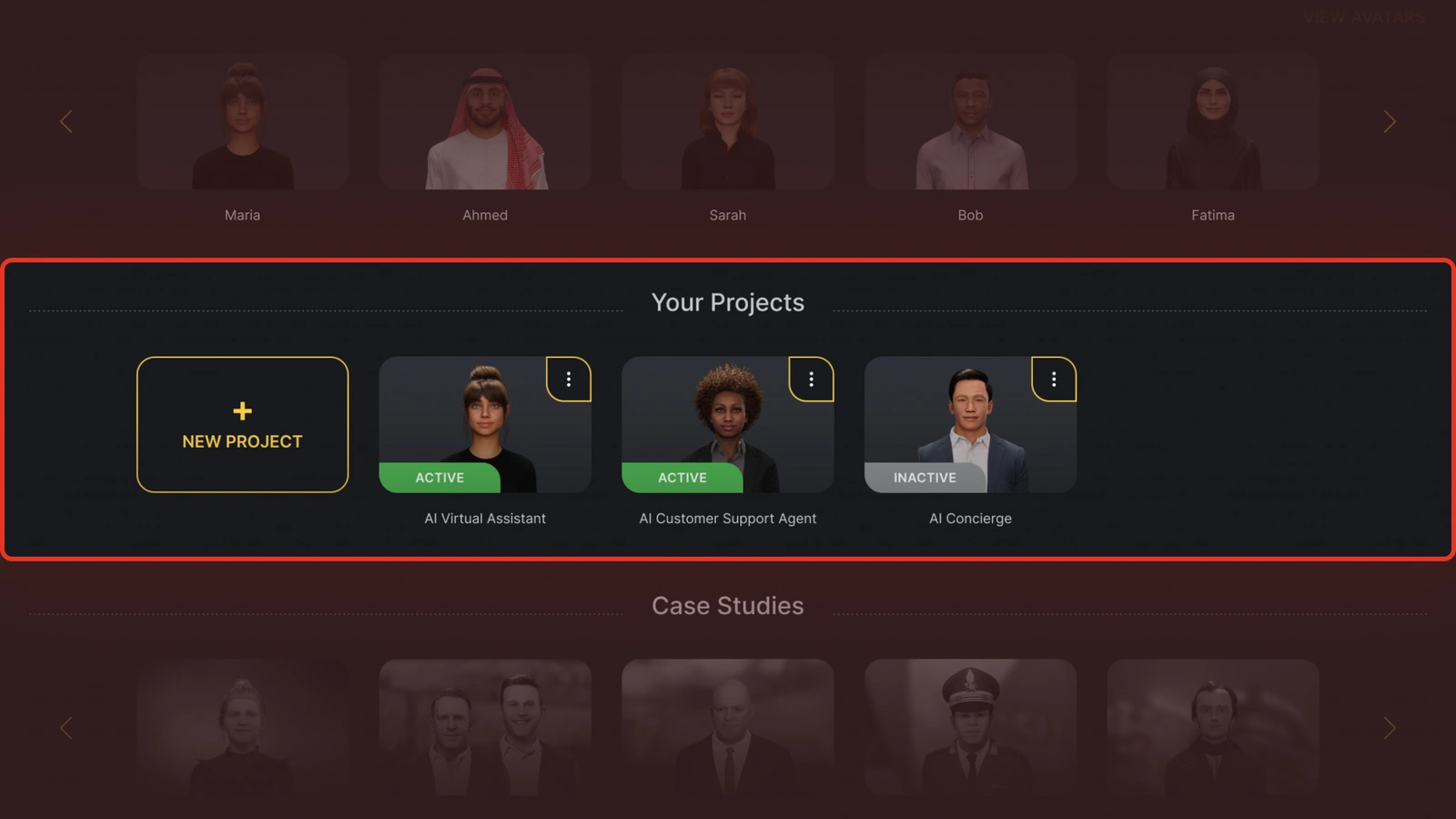Toggle the ACTIVE status on AI Virtual Assistant

439,478
